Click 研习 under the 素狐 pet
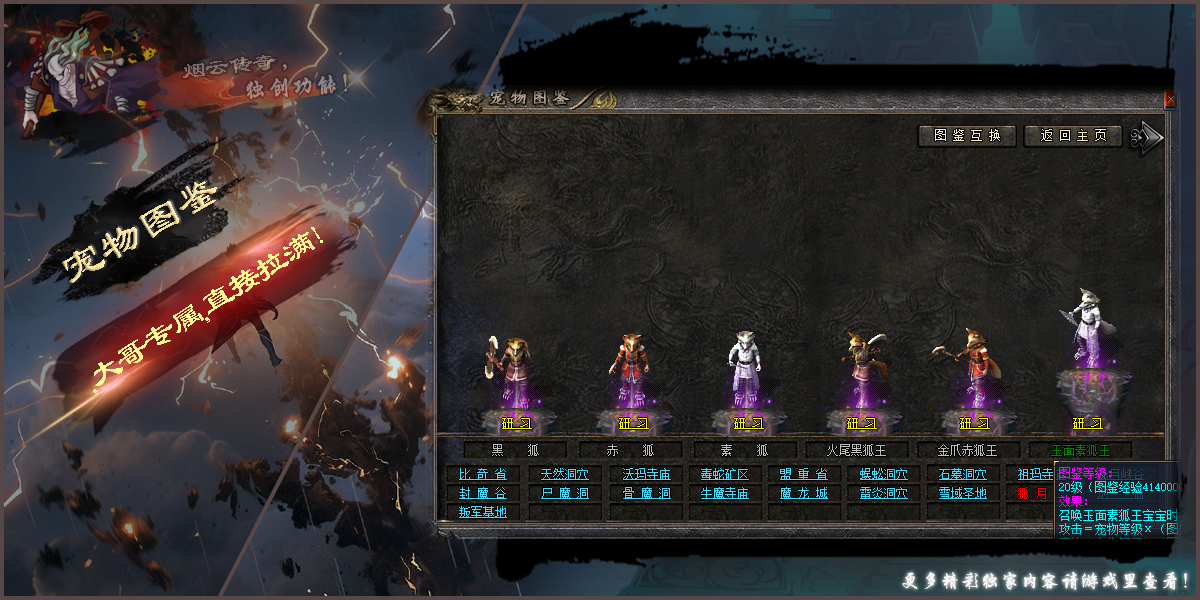 (748, 423)
